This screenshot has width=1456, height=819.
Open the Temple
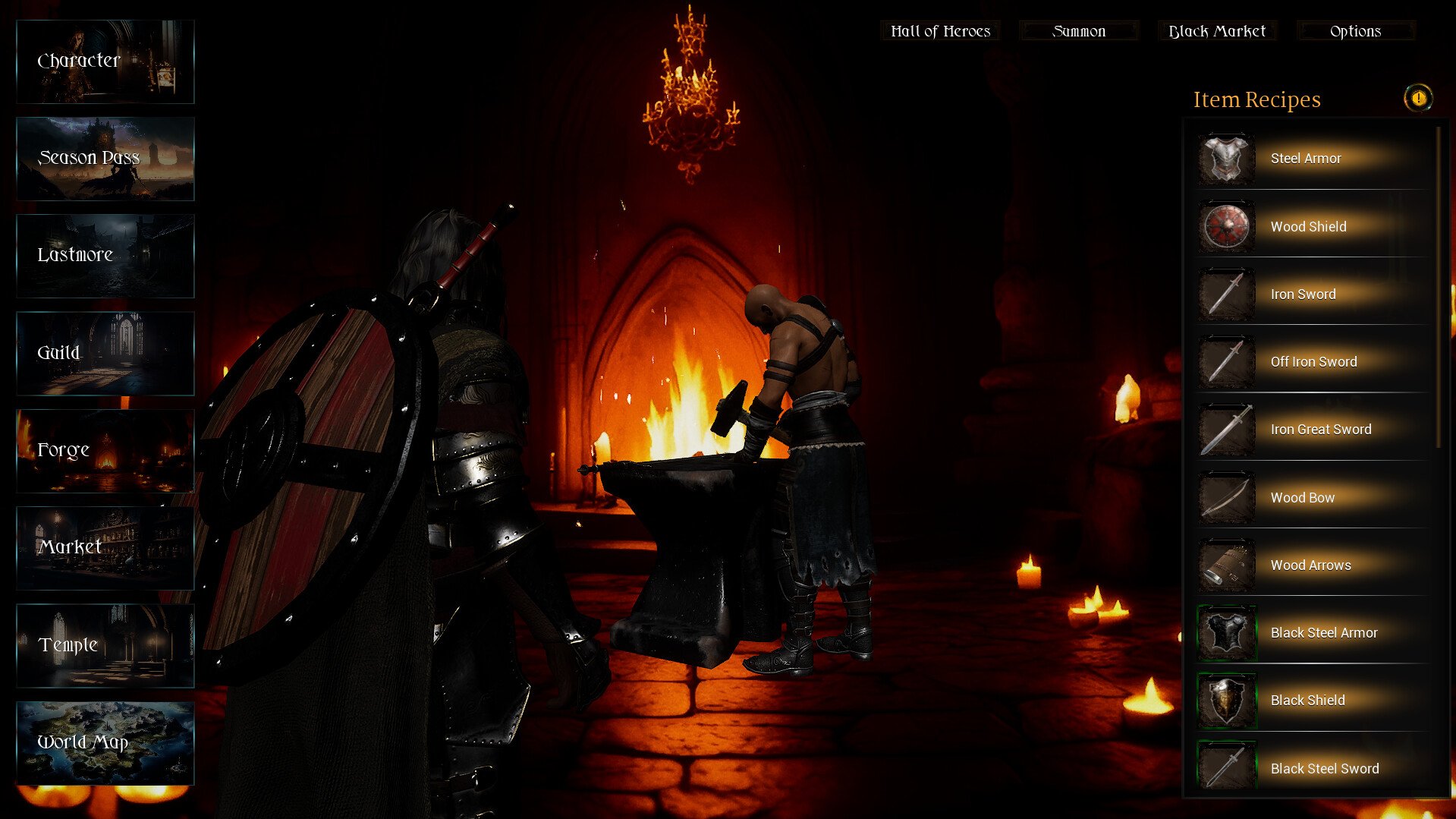(x=105, y=645)
